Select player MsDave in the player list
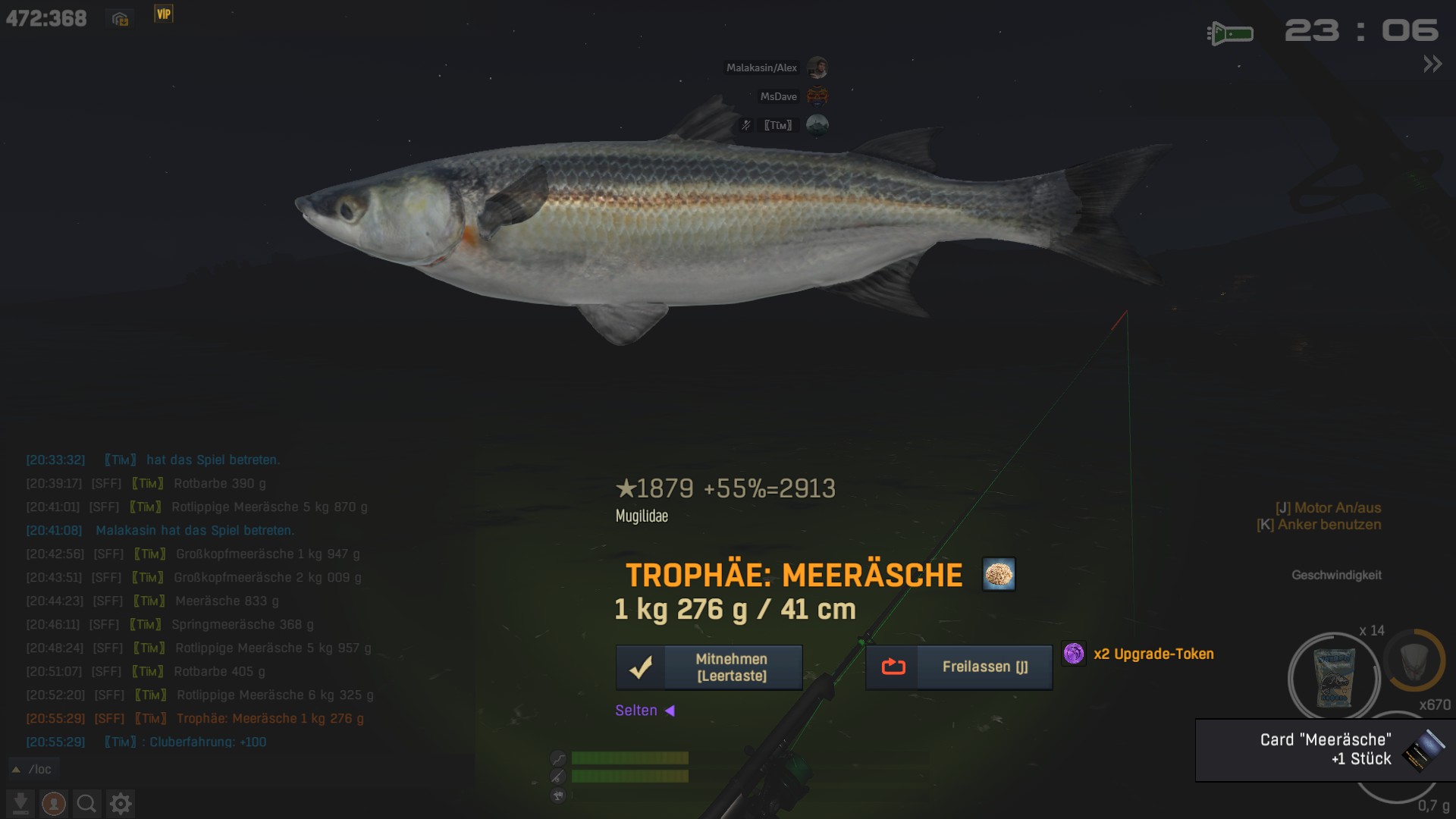Screen dimensions: 1456x819 coord(779,96)
